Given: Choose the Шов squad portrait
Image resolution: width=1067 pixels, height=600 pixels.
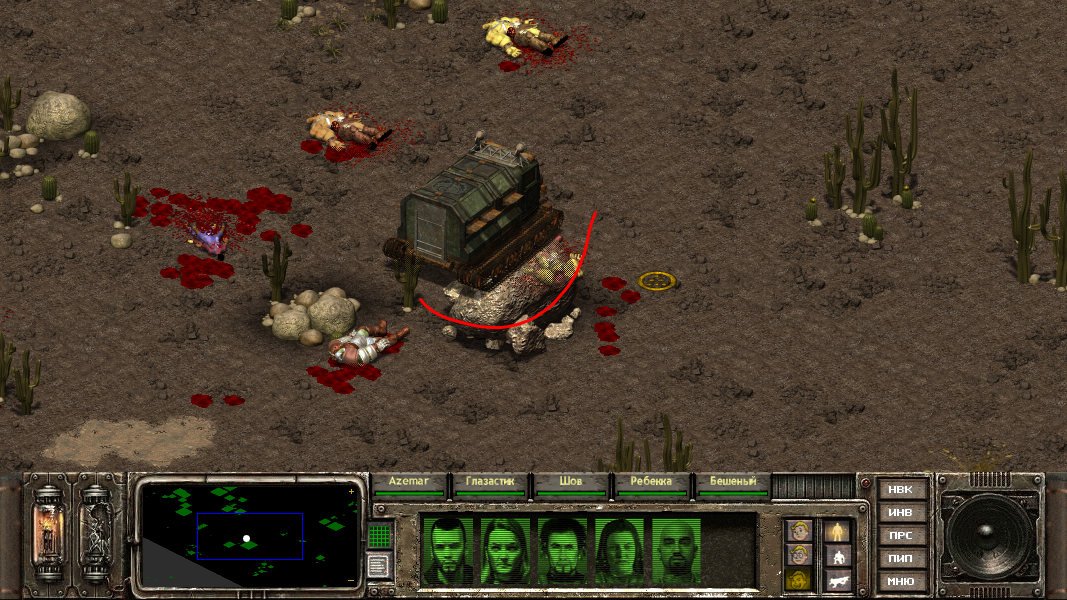Looking at the screenshot, I should [x=563, y=550].
